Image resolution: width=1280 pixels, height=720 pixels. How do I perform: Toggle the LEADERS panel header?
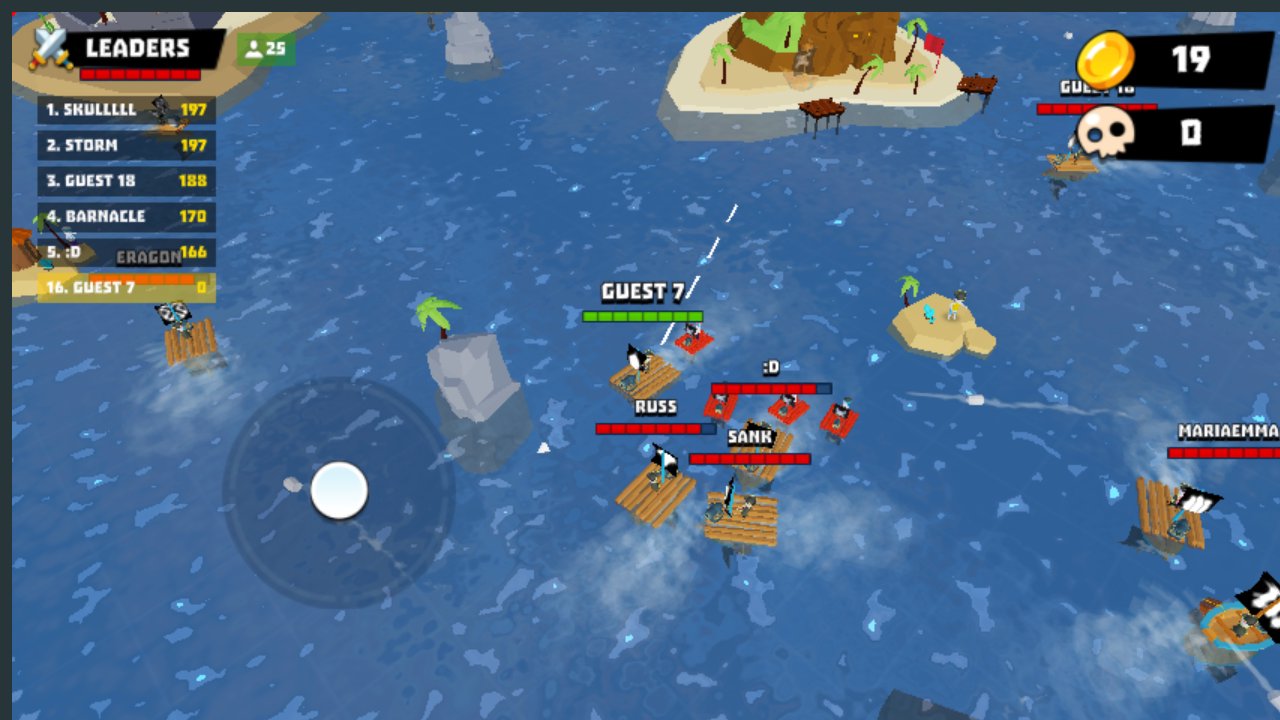coord(135,48)
